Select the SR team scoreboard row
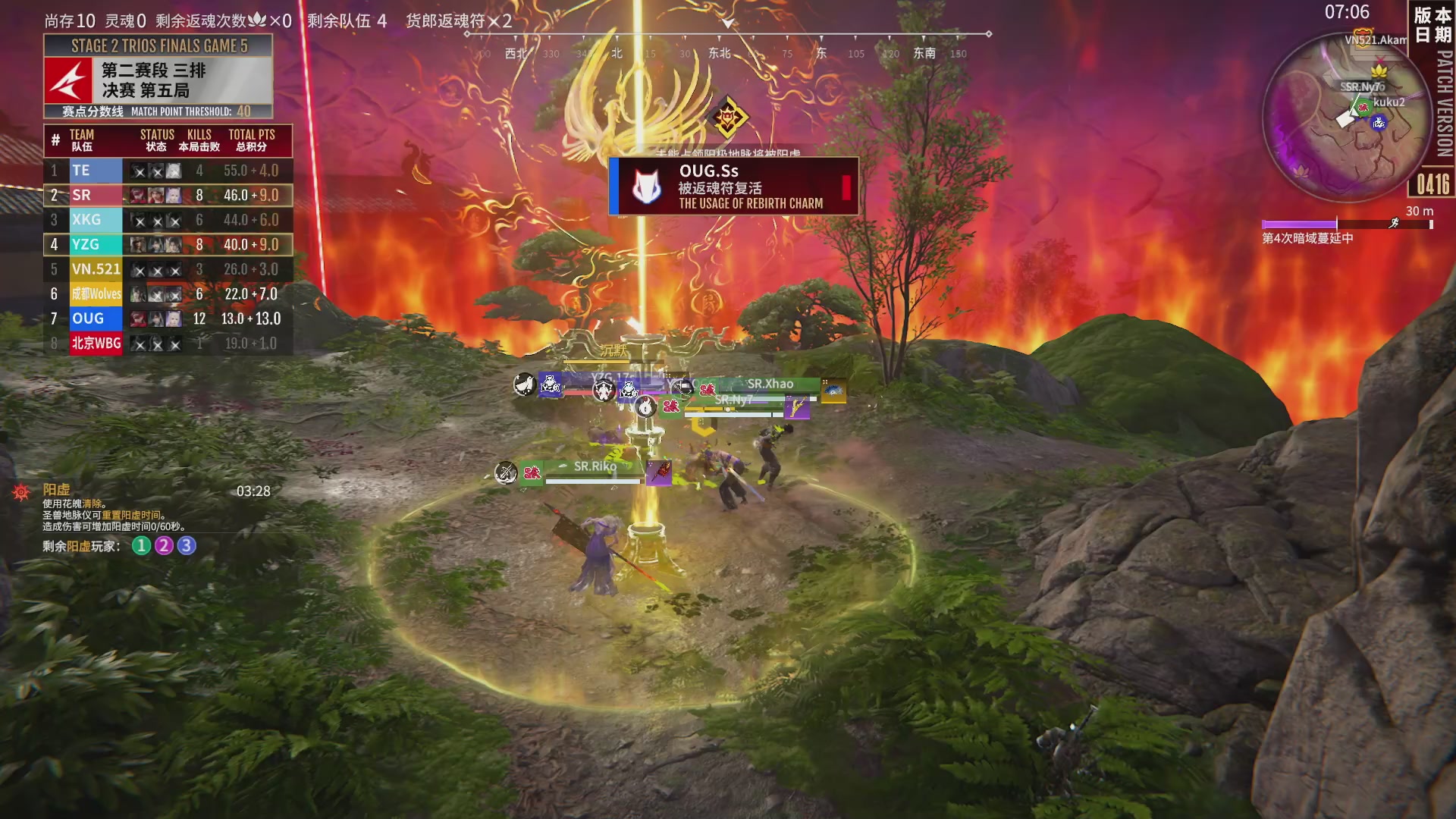This screenshot has width=1456, height=819. [168, 196]
